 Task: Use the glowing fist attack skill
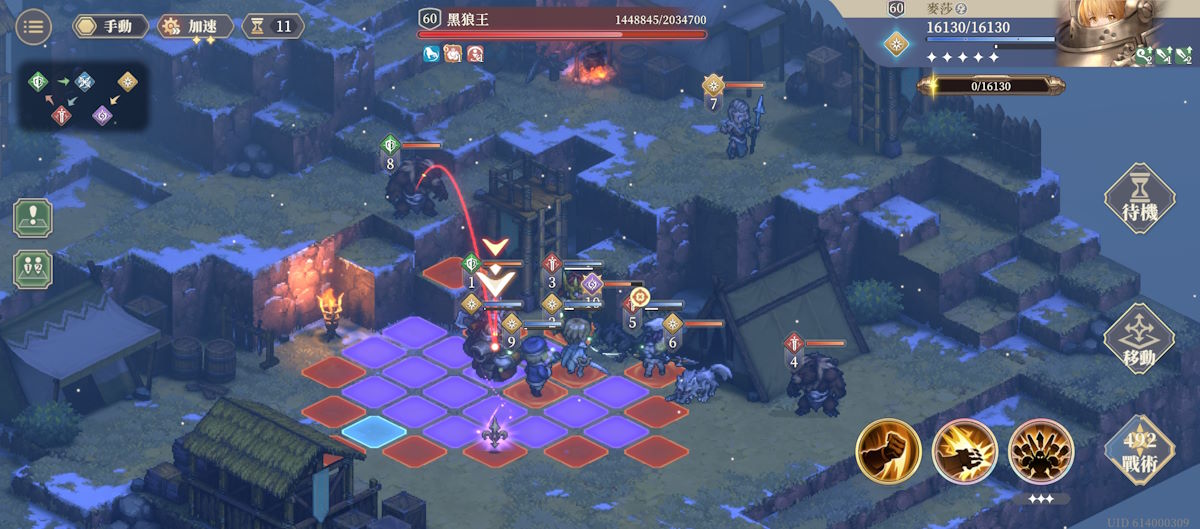pos(888,451)
